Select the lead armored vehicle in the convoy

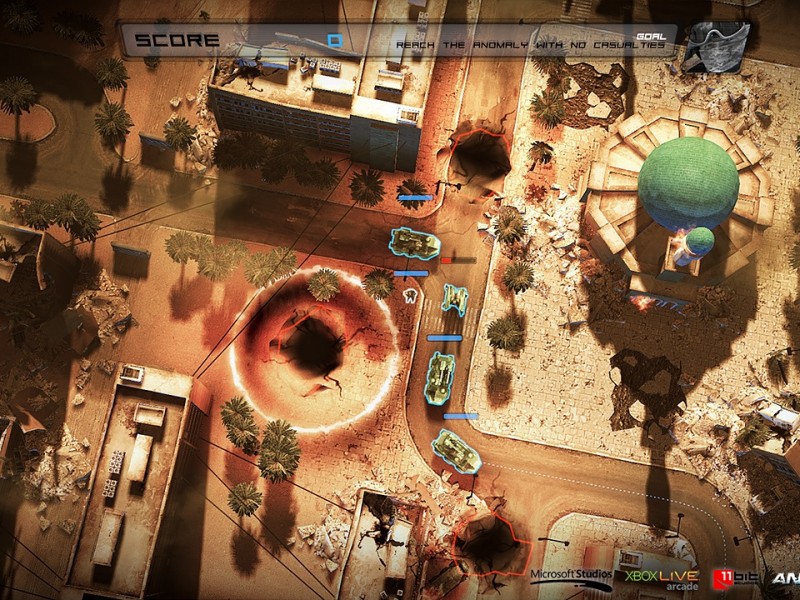(x=412, y=242)
